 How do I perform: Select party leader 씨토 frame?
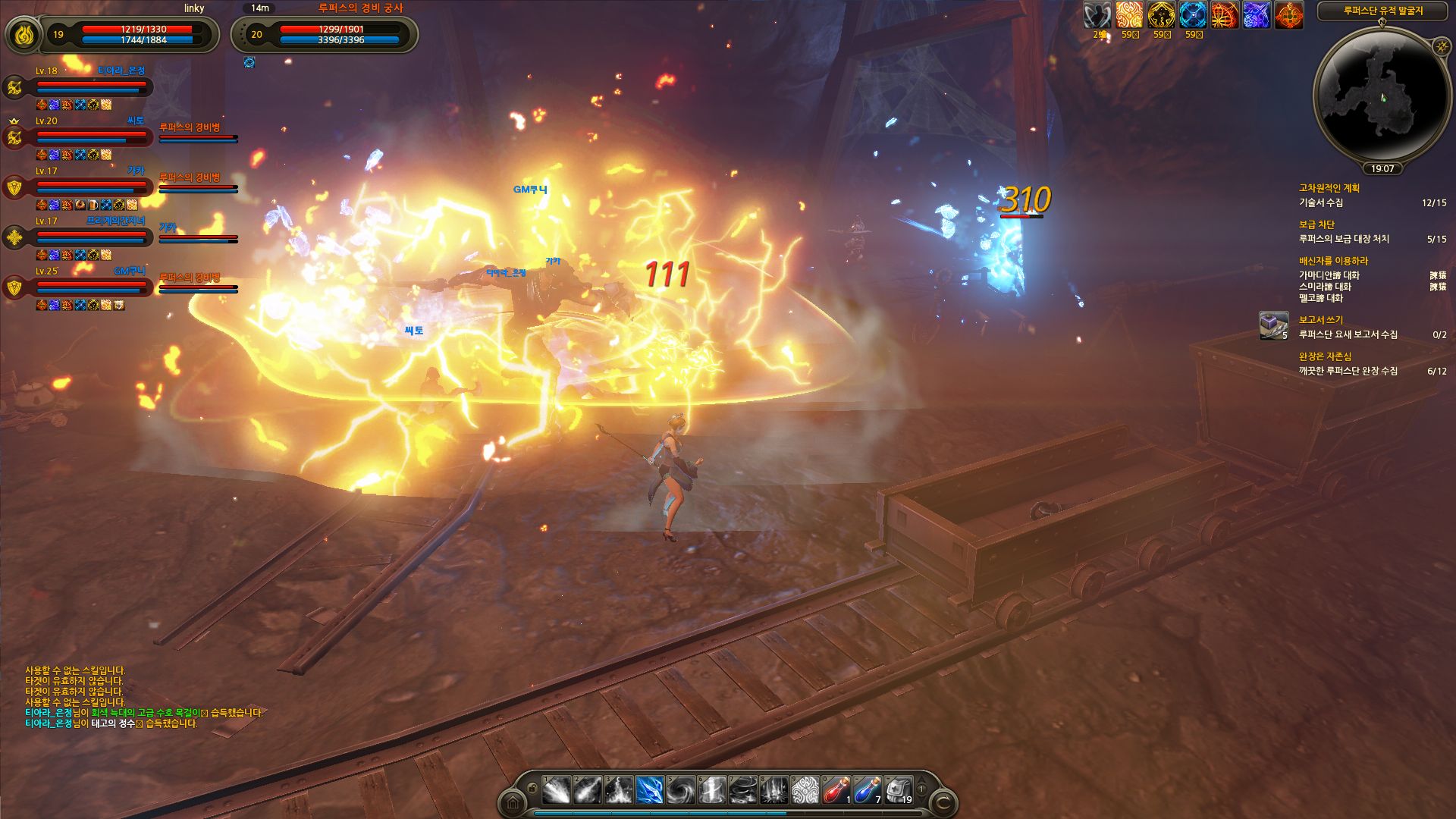[x=91, y=137]
